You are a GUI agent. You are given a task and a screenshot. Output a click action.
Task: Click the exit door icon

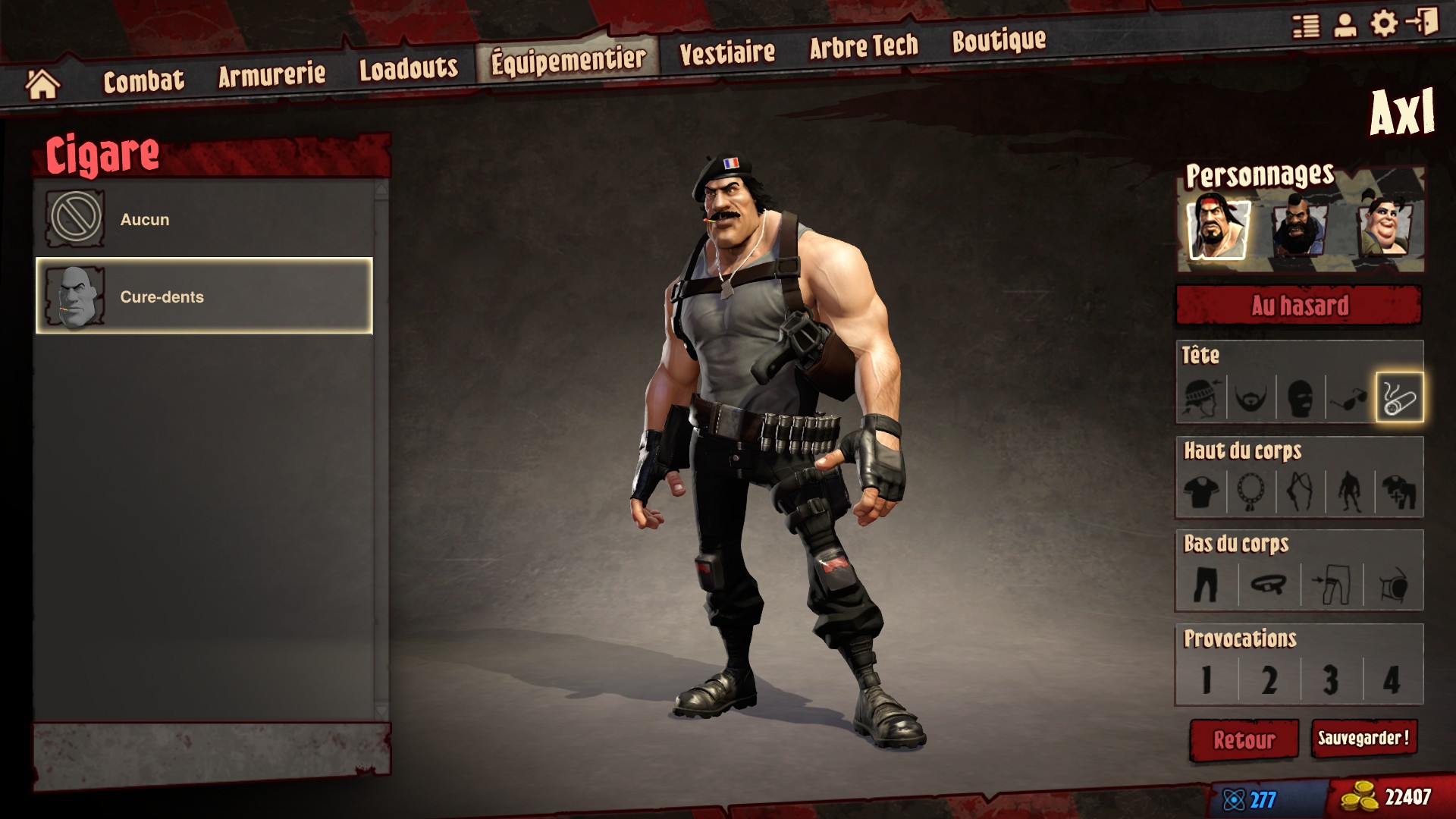point(1423,22)
